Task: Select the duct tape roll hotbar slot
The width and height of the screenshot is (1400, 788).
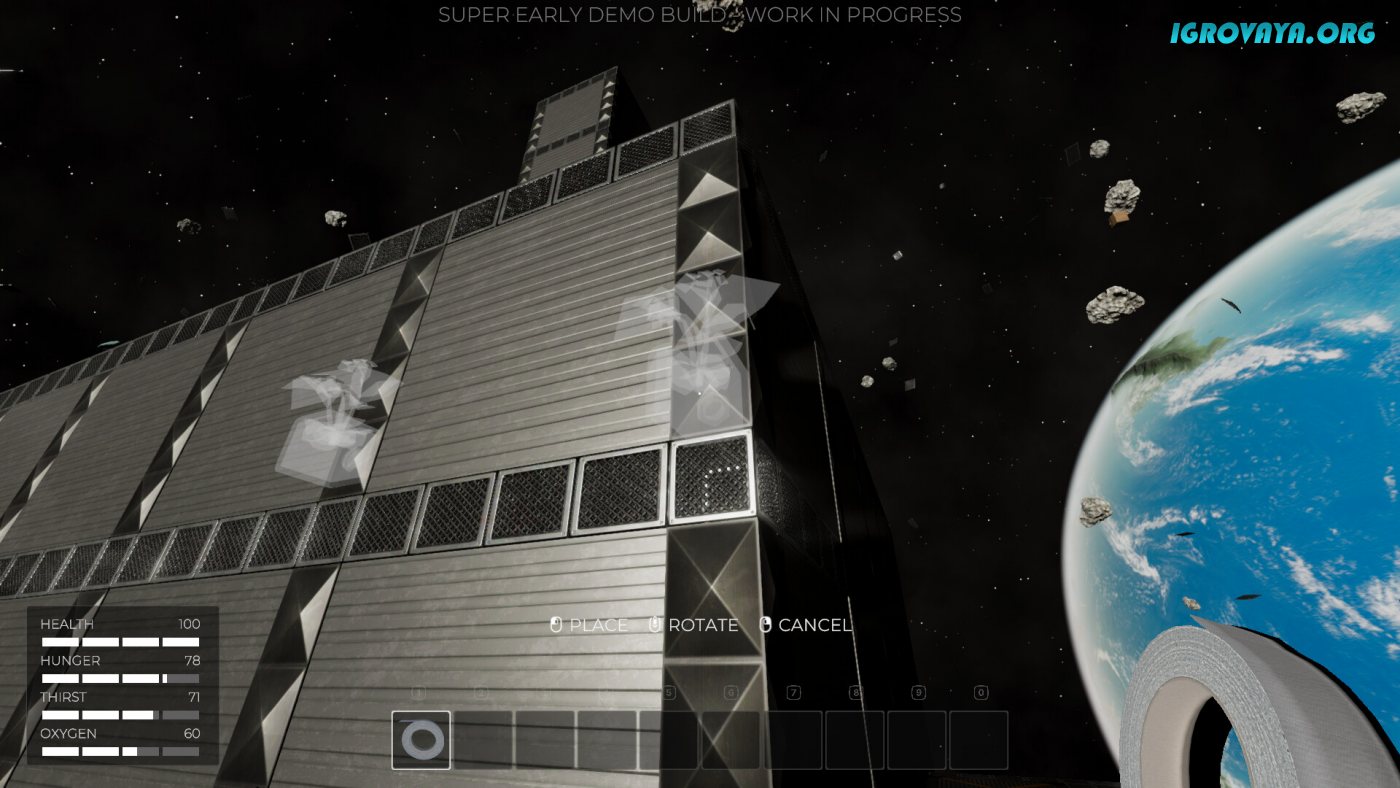Action: [x=421, y=740]
